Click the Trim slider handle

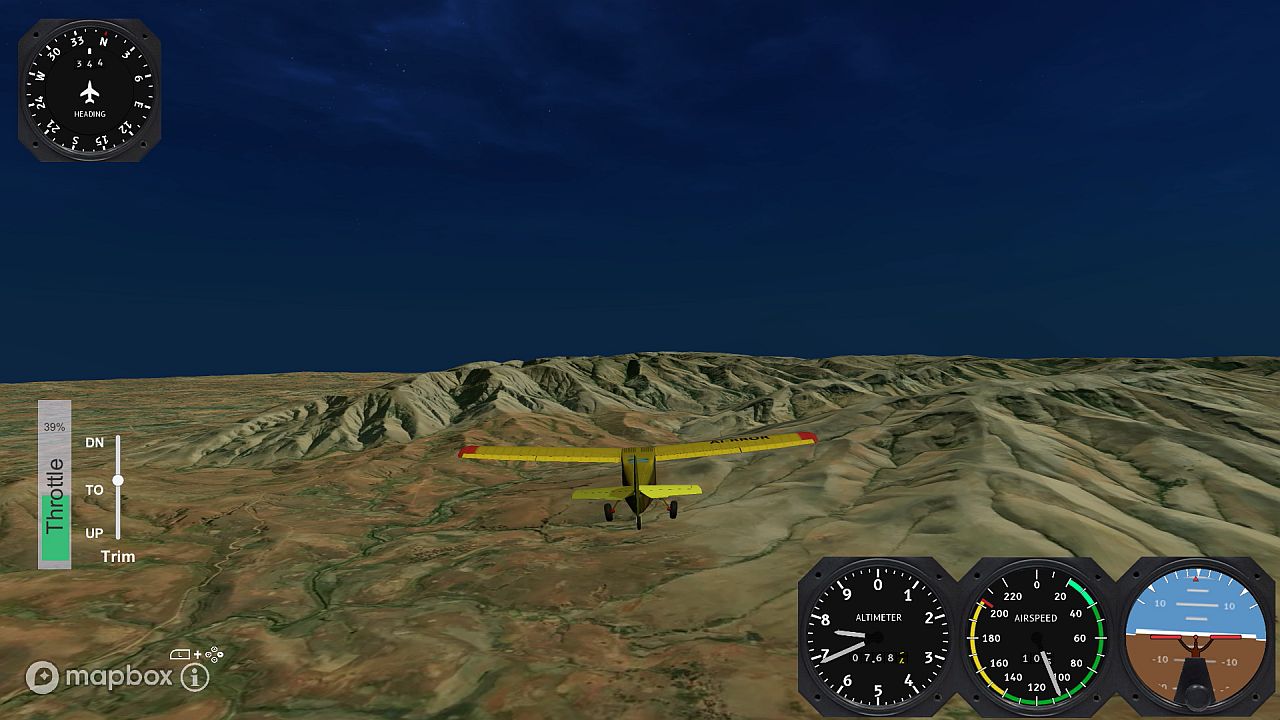[120, 481]
